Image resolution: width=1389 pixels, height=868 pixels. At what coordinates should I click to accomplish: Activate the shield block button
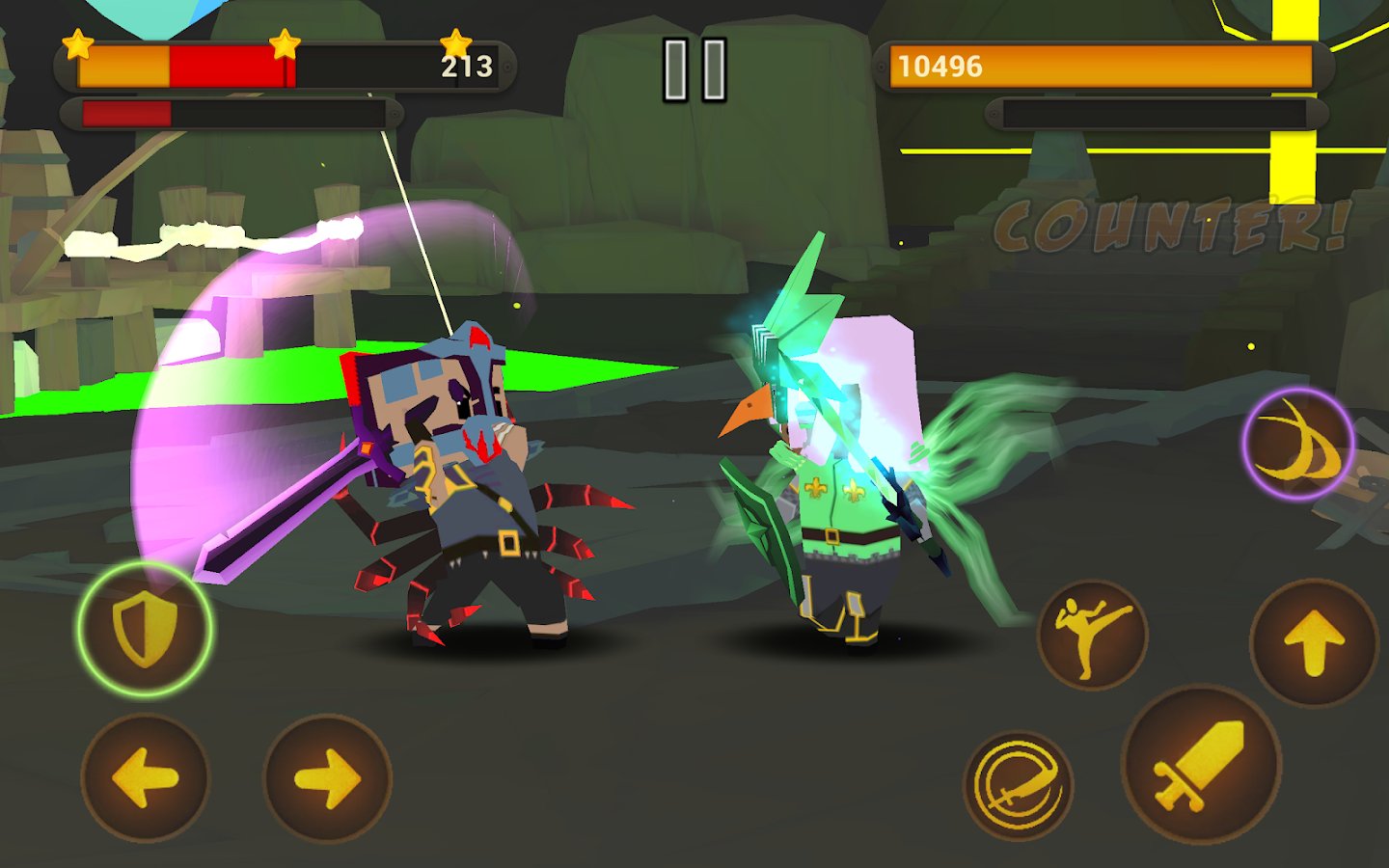click(x=145, y=629)
